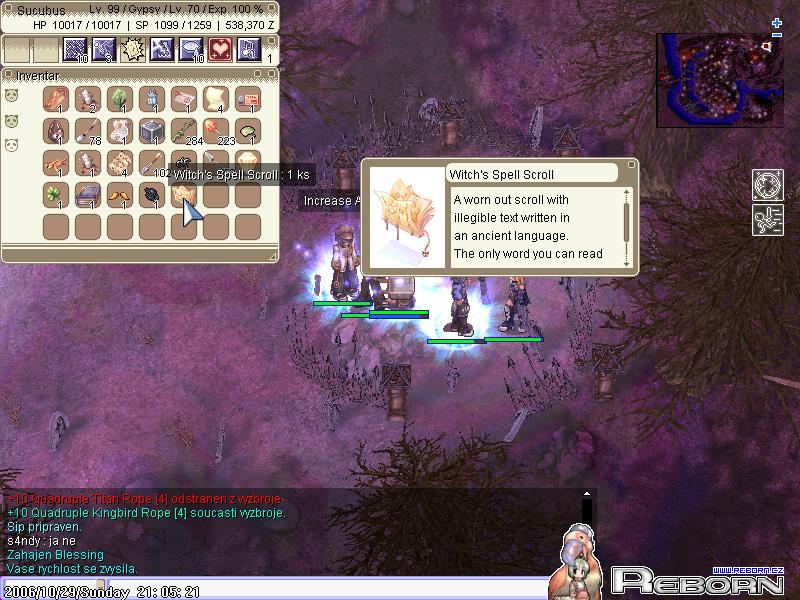
Task: Click the gray metal box item
Action: (x=150, y=131)
